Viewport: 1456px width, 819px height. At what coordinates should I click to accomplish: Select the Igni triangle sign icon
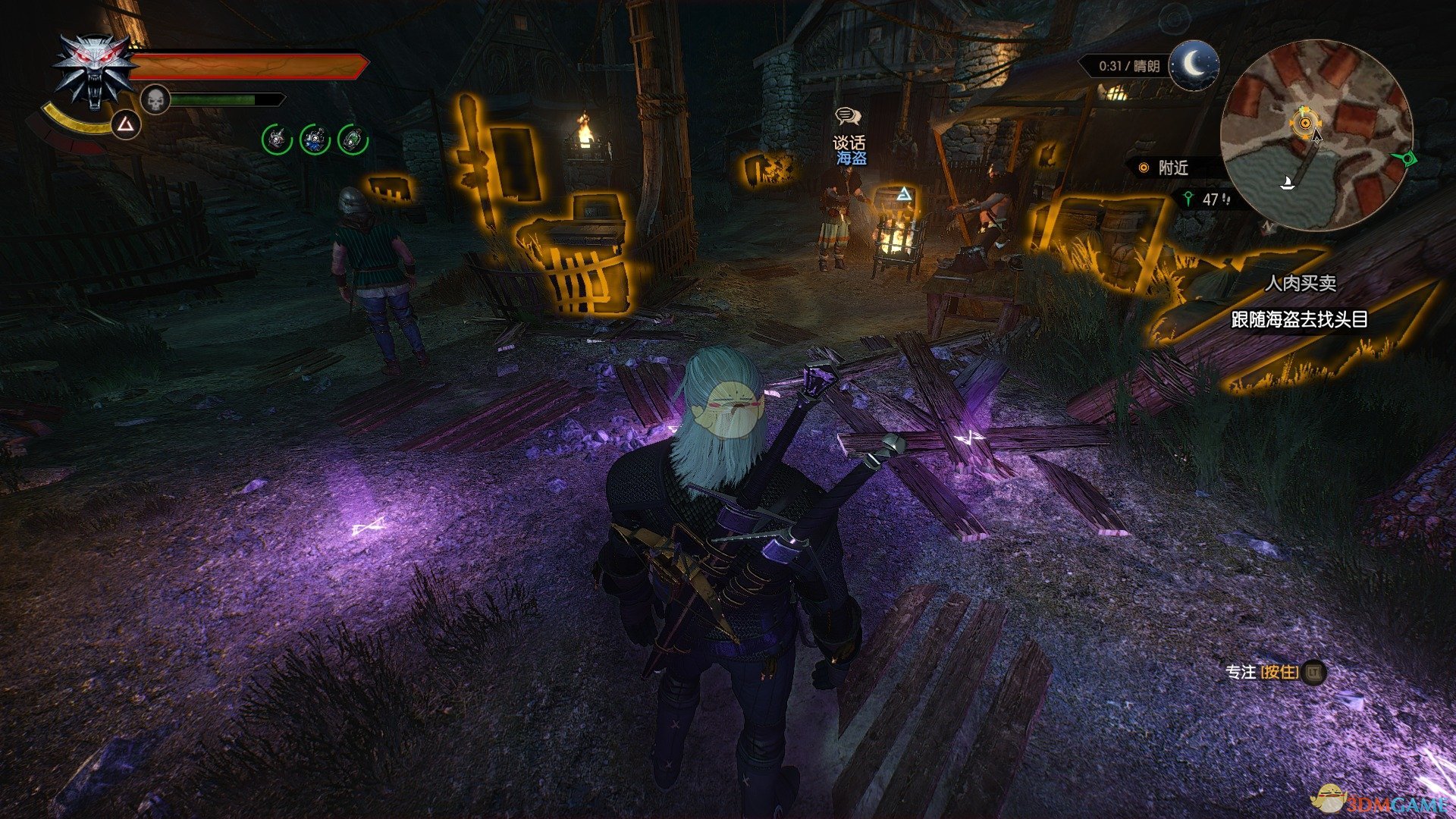click(x=124, y=124)
